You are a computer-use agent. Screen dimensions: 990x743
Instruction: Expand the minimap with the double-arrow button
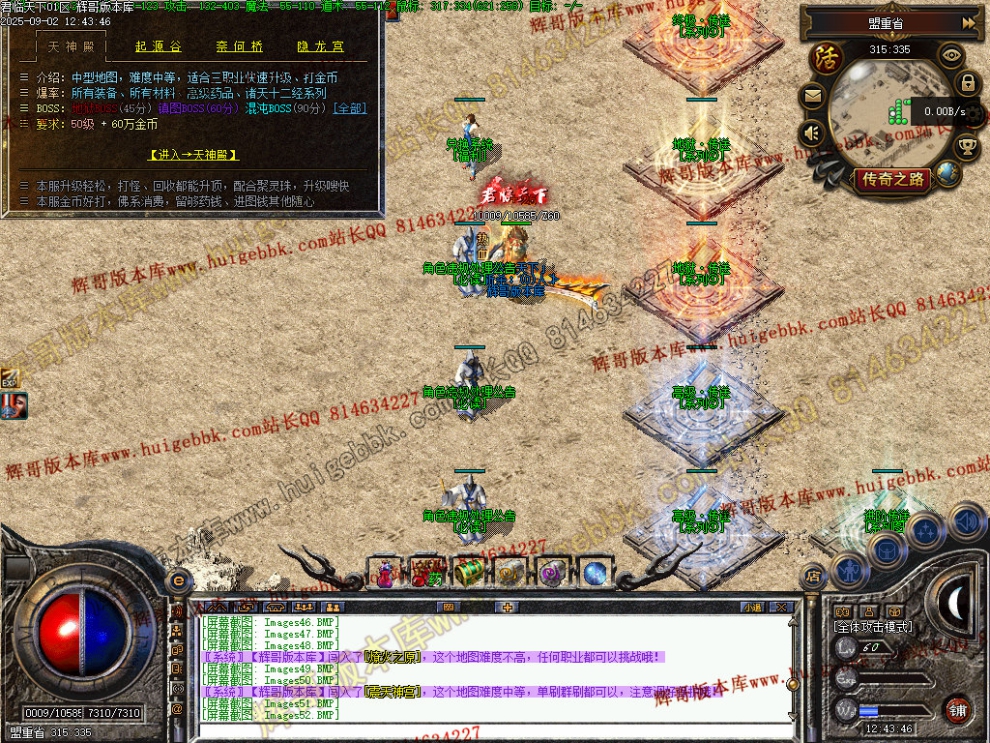coord(968,22)
